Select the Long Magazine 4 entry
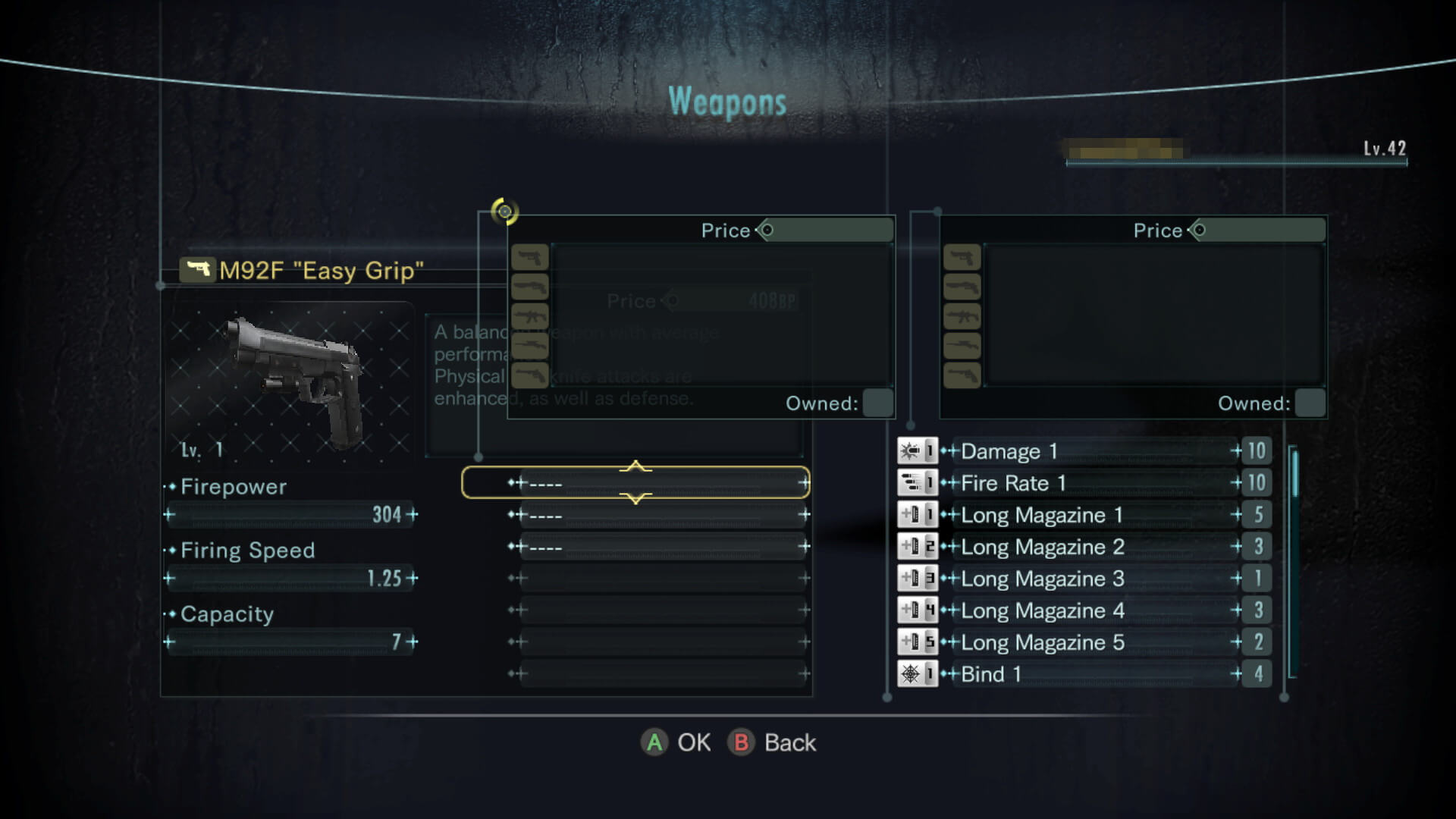Screen dimensions: 1456x819 pos(1084,610)
